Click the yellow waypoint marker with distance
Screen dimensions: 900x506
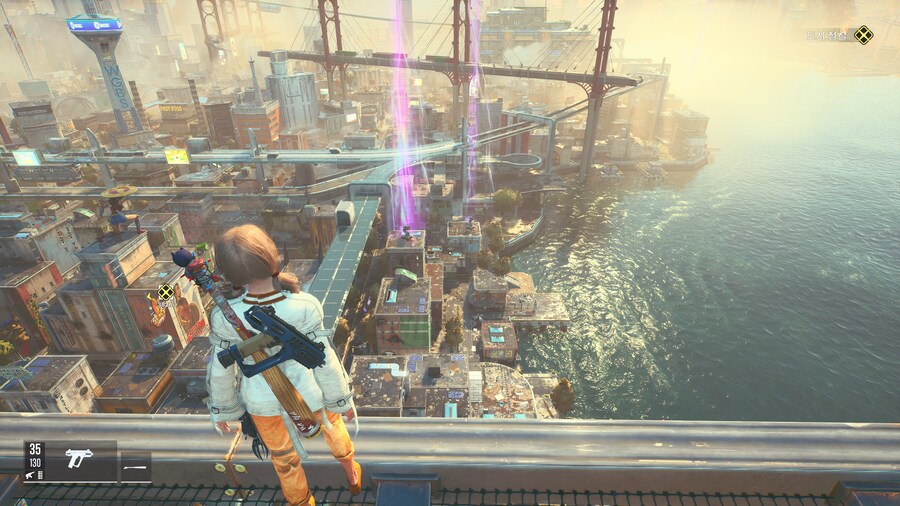(x=166, y=293)
